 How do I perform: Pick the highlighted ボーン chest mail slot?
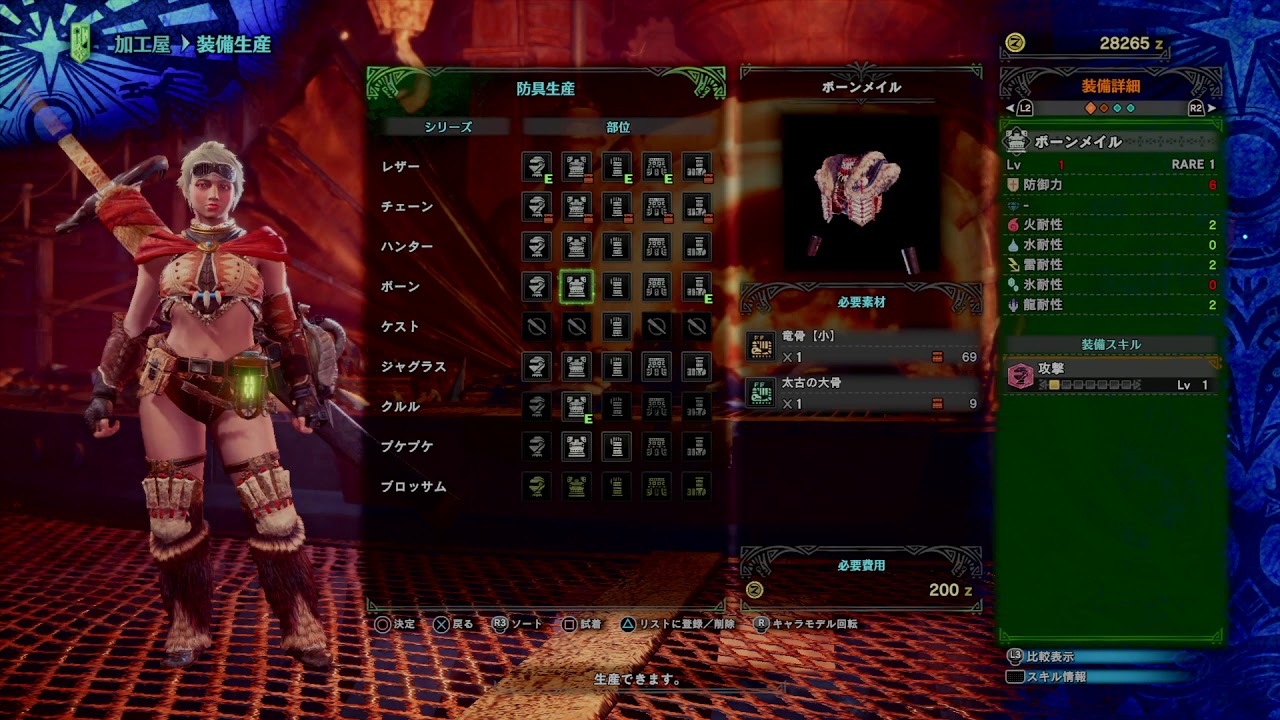(x=577, y=287)
